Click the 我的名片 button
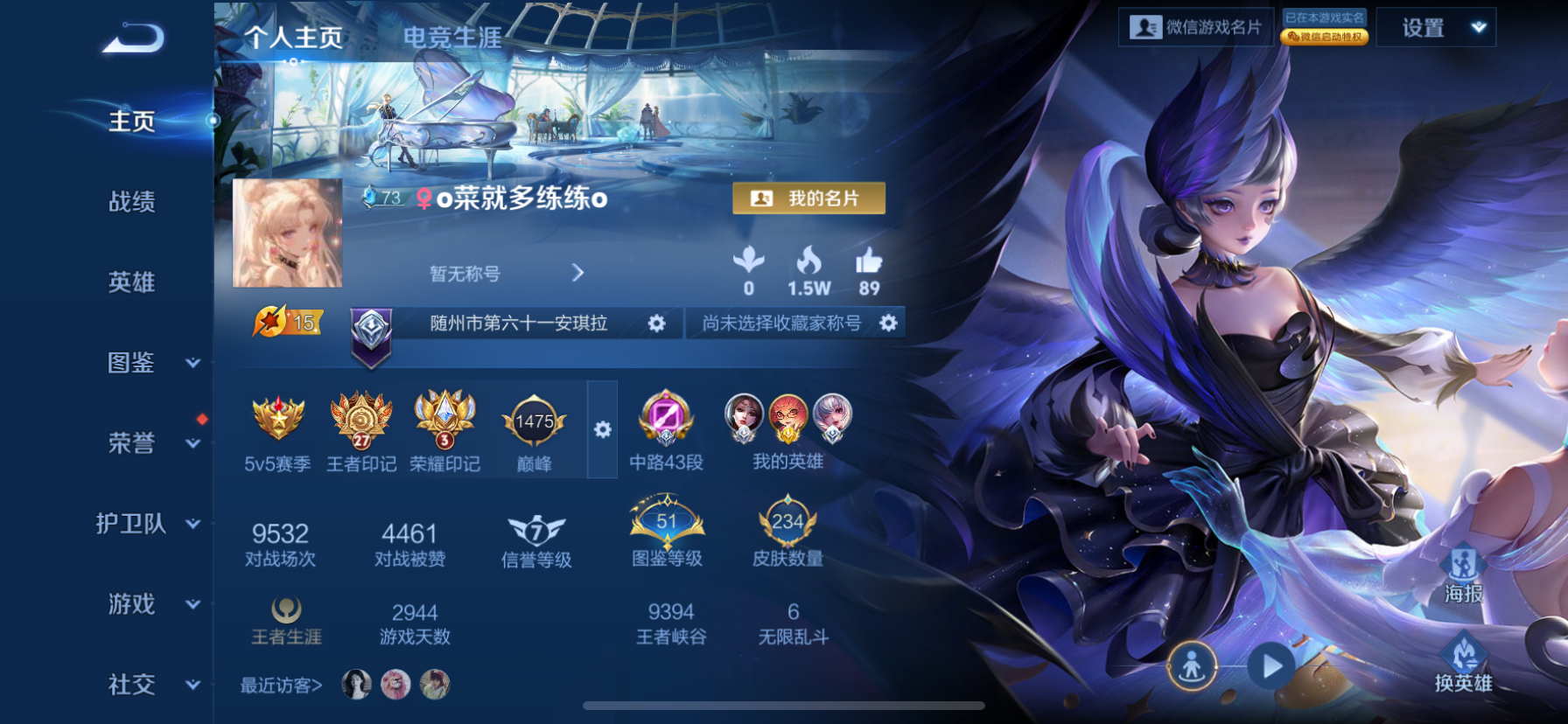 click(808, 198)
